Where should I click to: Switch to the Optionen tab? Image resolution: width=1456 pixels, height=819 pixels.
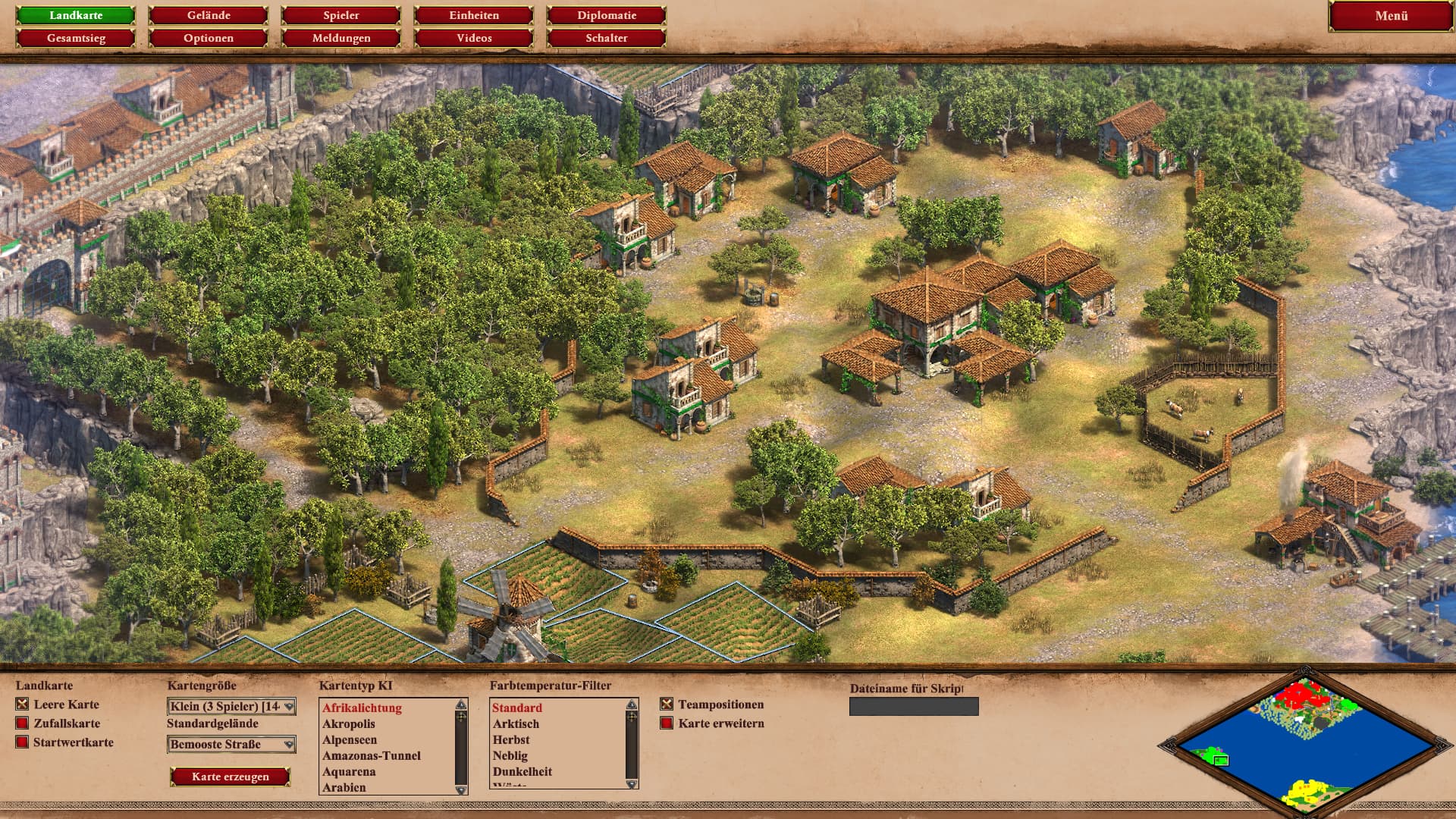point(209,38)
